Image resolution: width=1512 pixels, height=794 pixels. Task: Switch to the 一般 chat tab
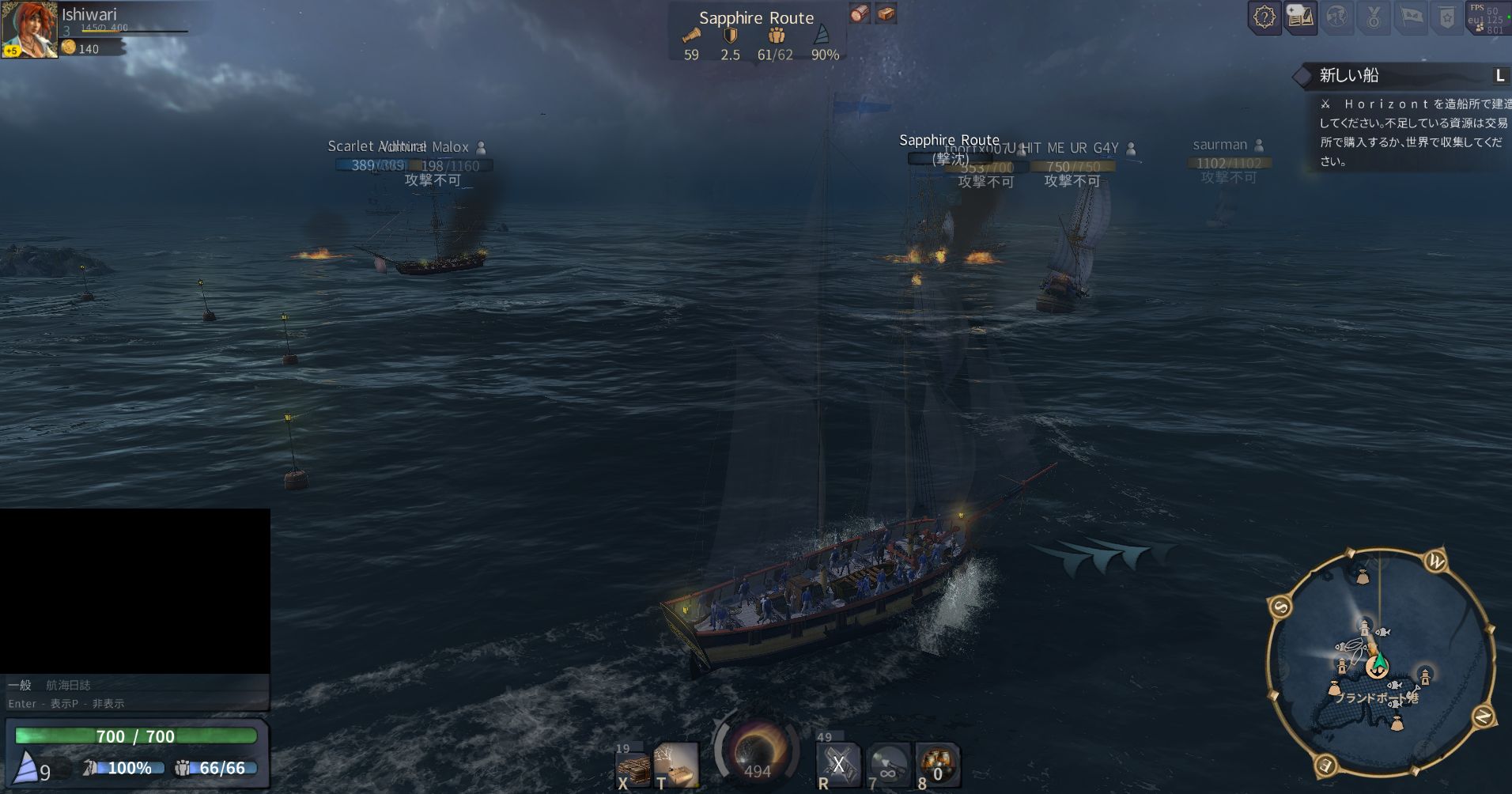coord(20,685)
